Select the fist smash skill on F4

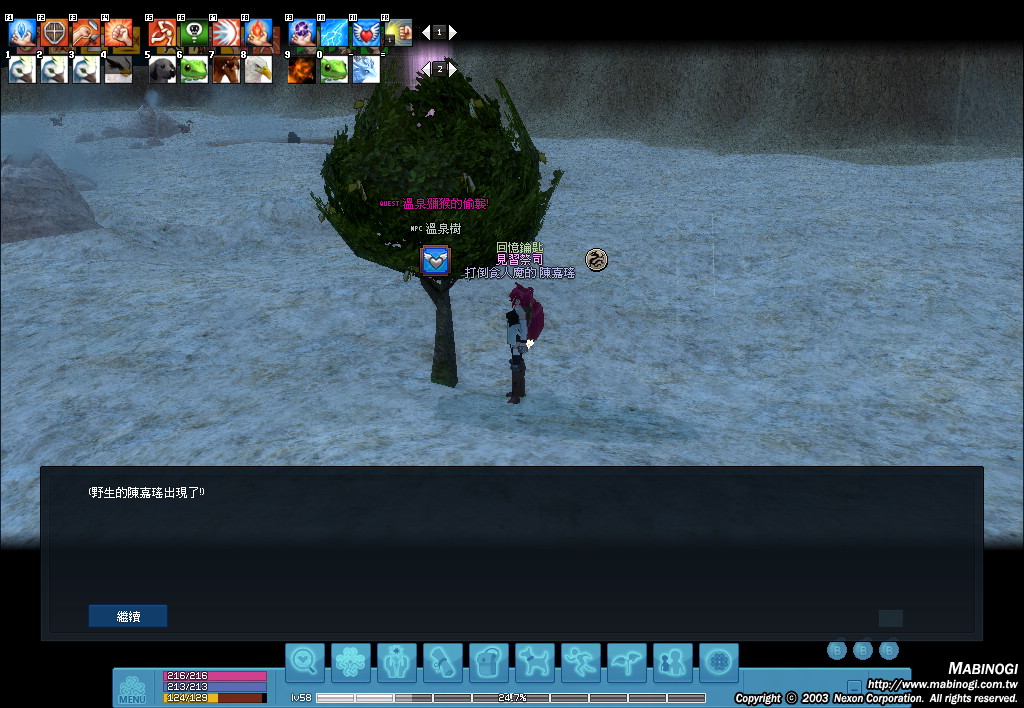pyautogui.click(x=118, y=33)
